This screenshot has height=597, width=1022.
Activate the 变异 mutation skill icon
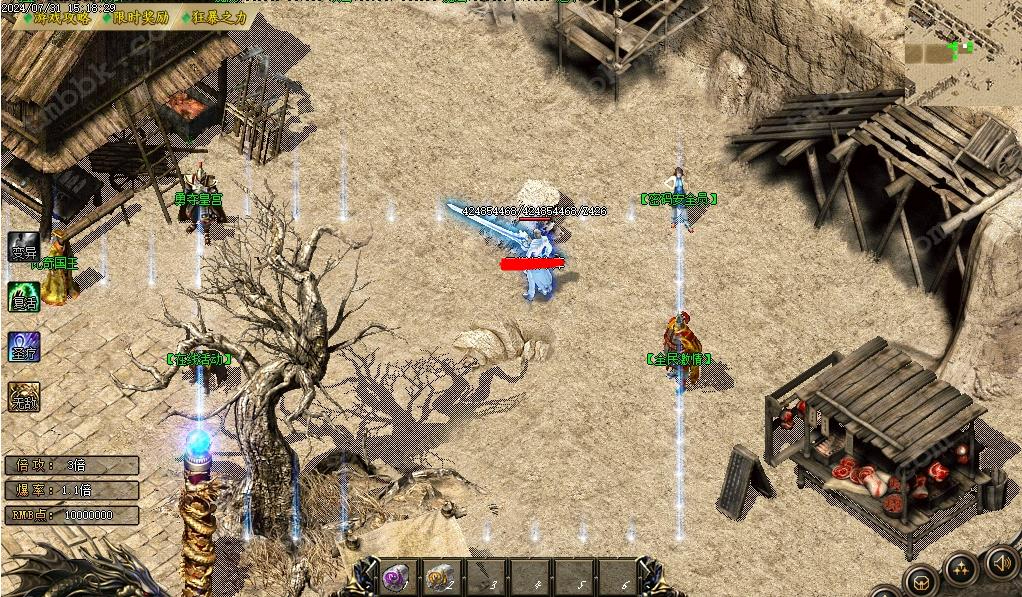23,248
